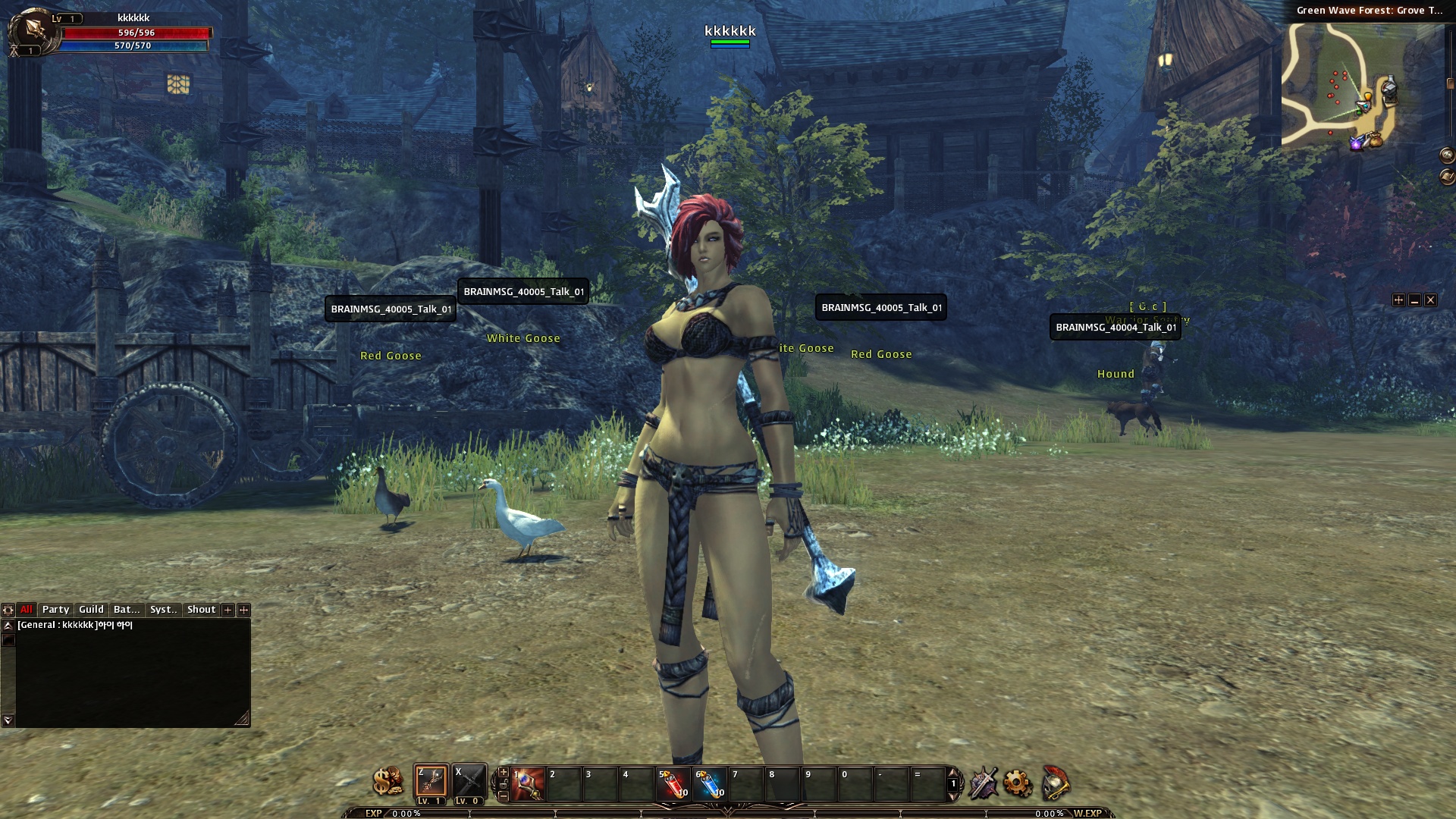Click the chat scroll-down arrow button
Viewport: 1456px width, 819px height.
coord(8,720)
